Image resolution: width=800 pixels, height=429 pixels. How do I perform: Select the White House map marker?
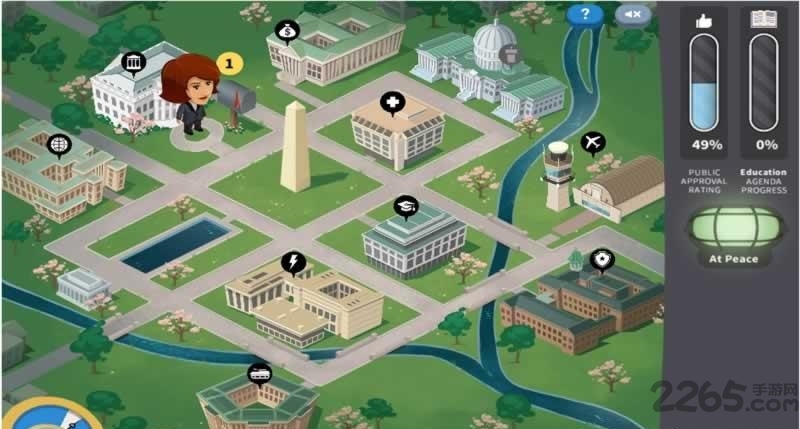(132, 64)
